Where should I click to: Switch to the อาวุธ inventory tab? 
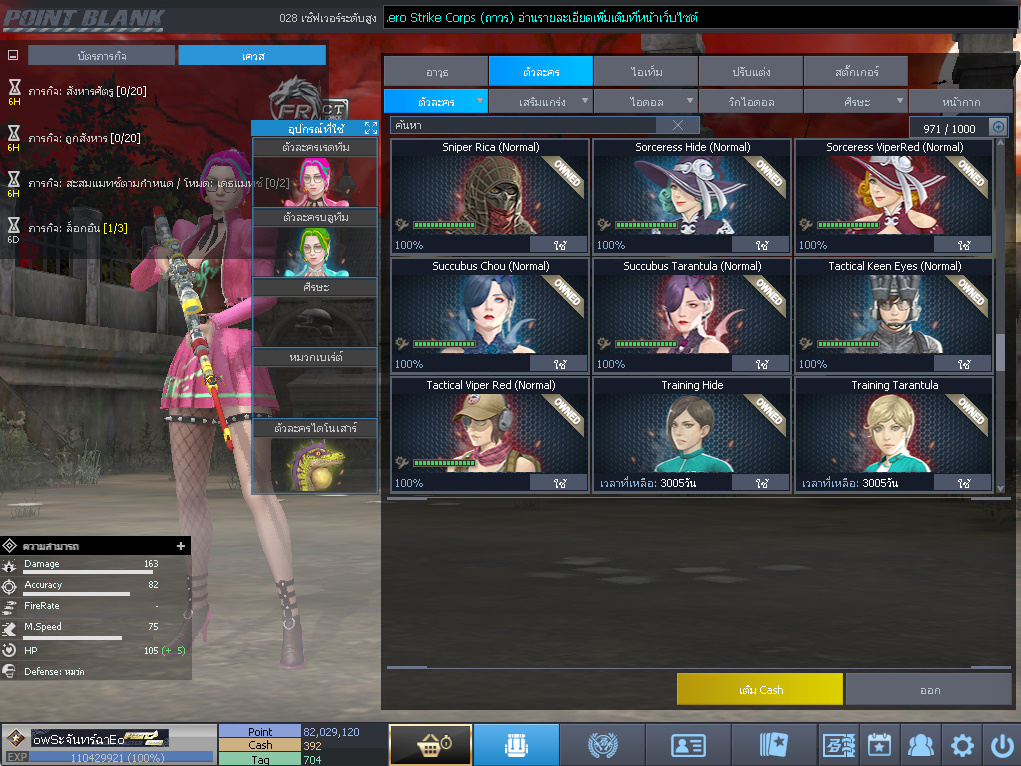[x=436, y=71]
